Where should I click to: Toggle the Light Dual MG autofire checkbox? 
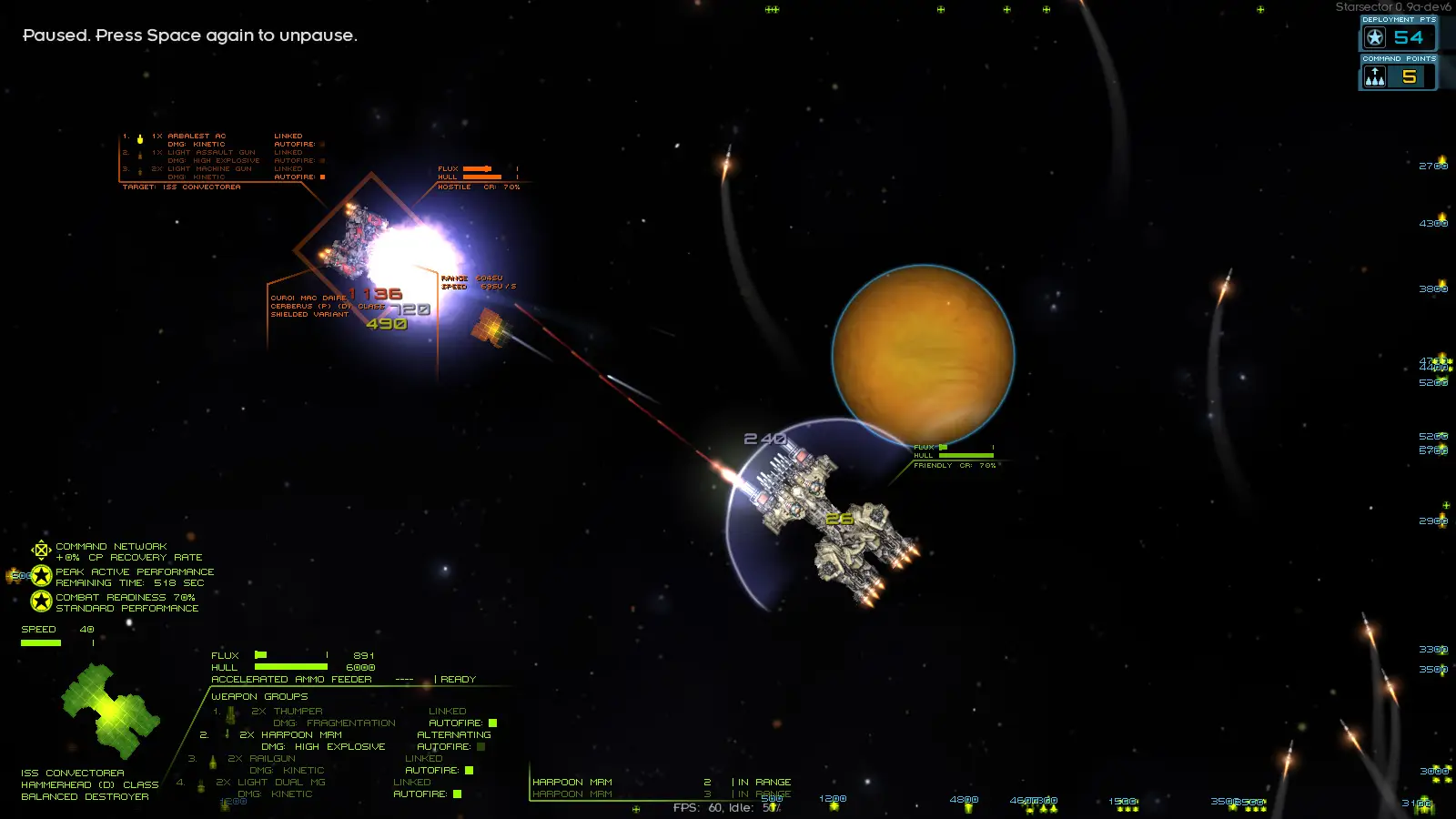pyautogui.click(x=458, y=794)
